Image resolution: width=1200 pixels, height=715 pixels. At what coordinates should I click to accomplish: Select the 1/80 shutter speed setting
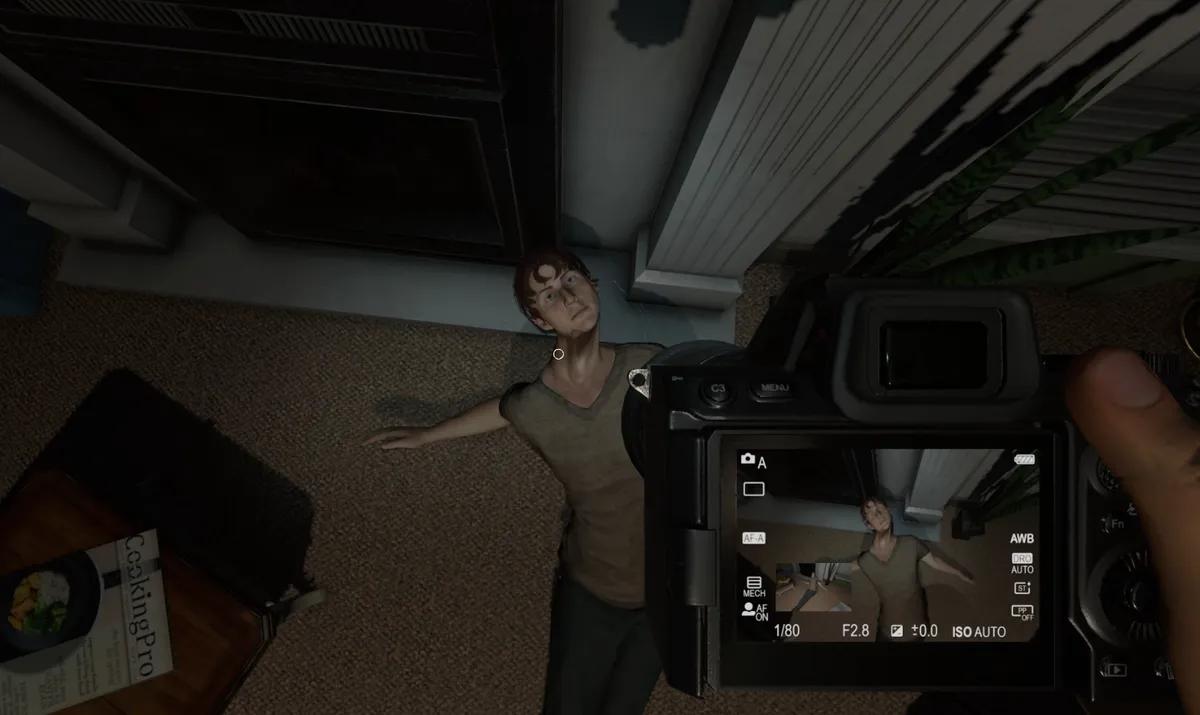[787, 631]
